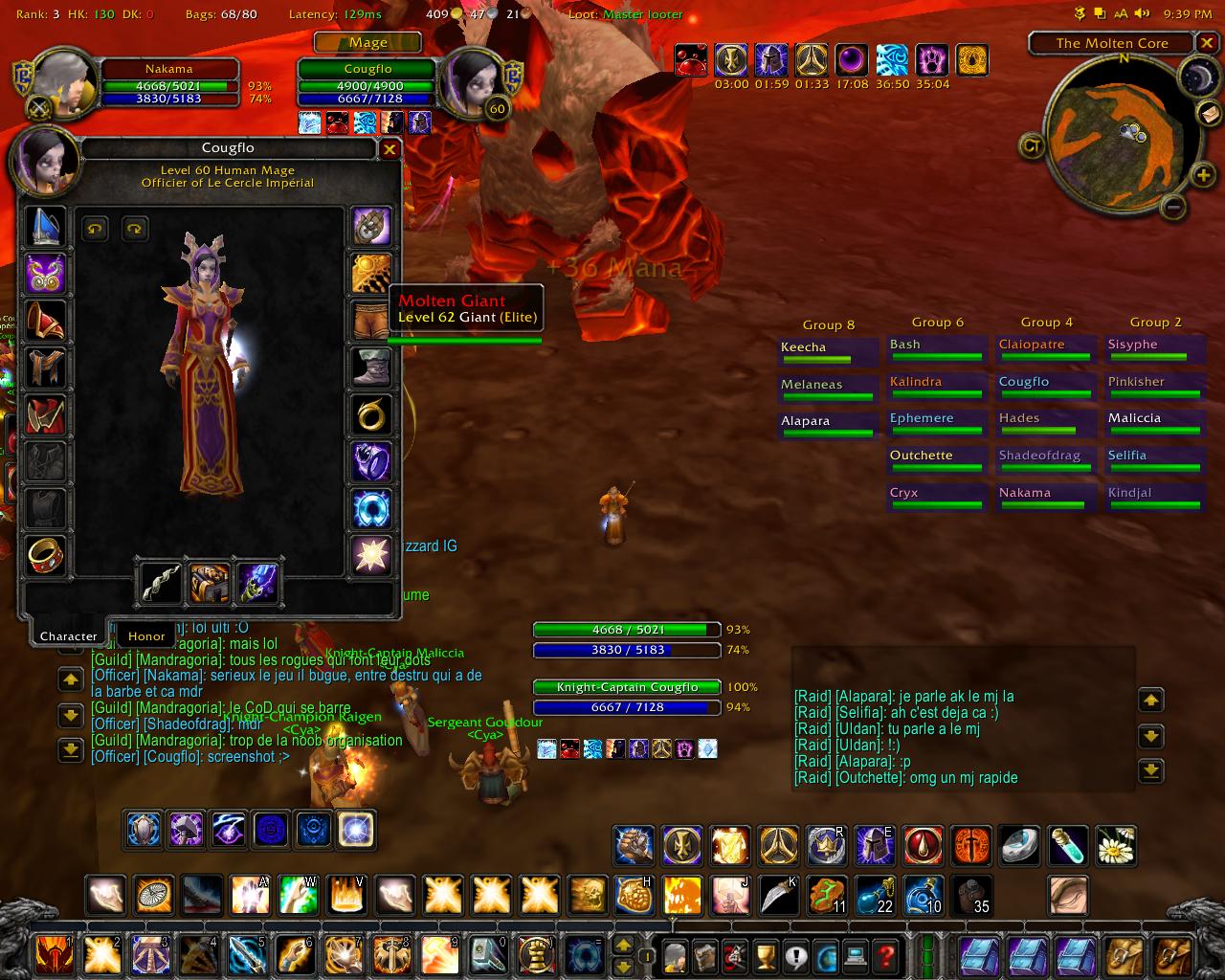Use the white daisy flower item

click(x=1115, y=846)
